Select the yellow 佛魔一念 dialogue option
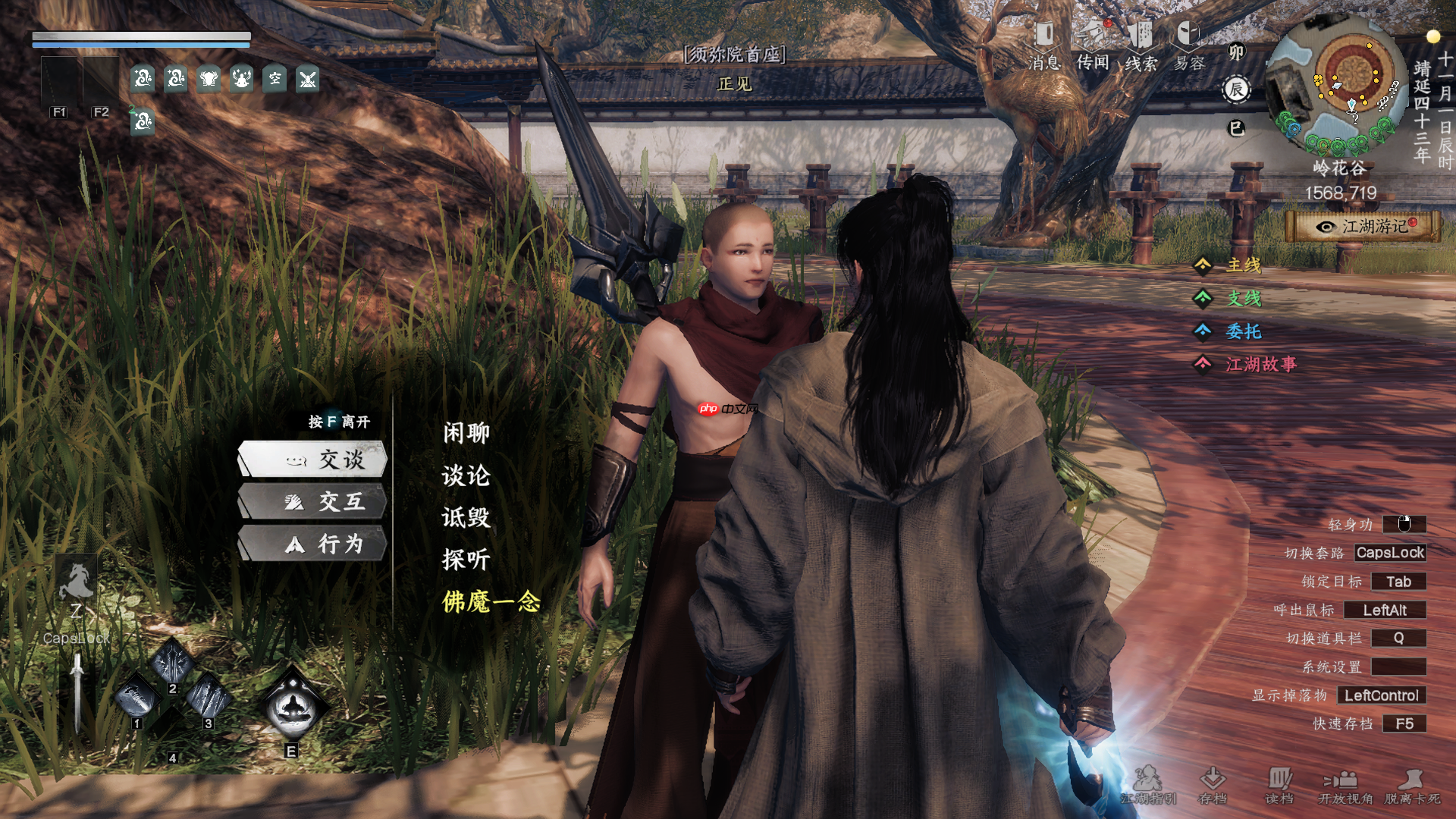This screenshot has width=1456, height=819. [491, 602]
